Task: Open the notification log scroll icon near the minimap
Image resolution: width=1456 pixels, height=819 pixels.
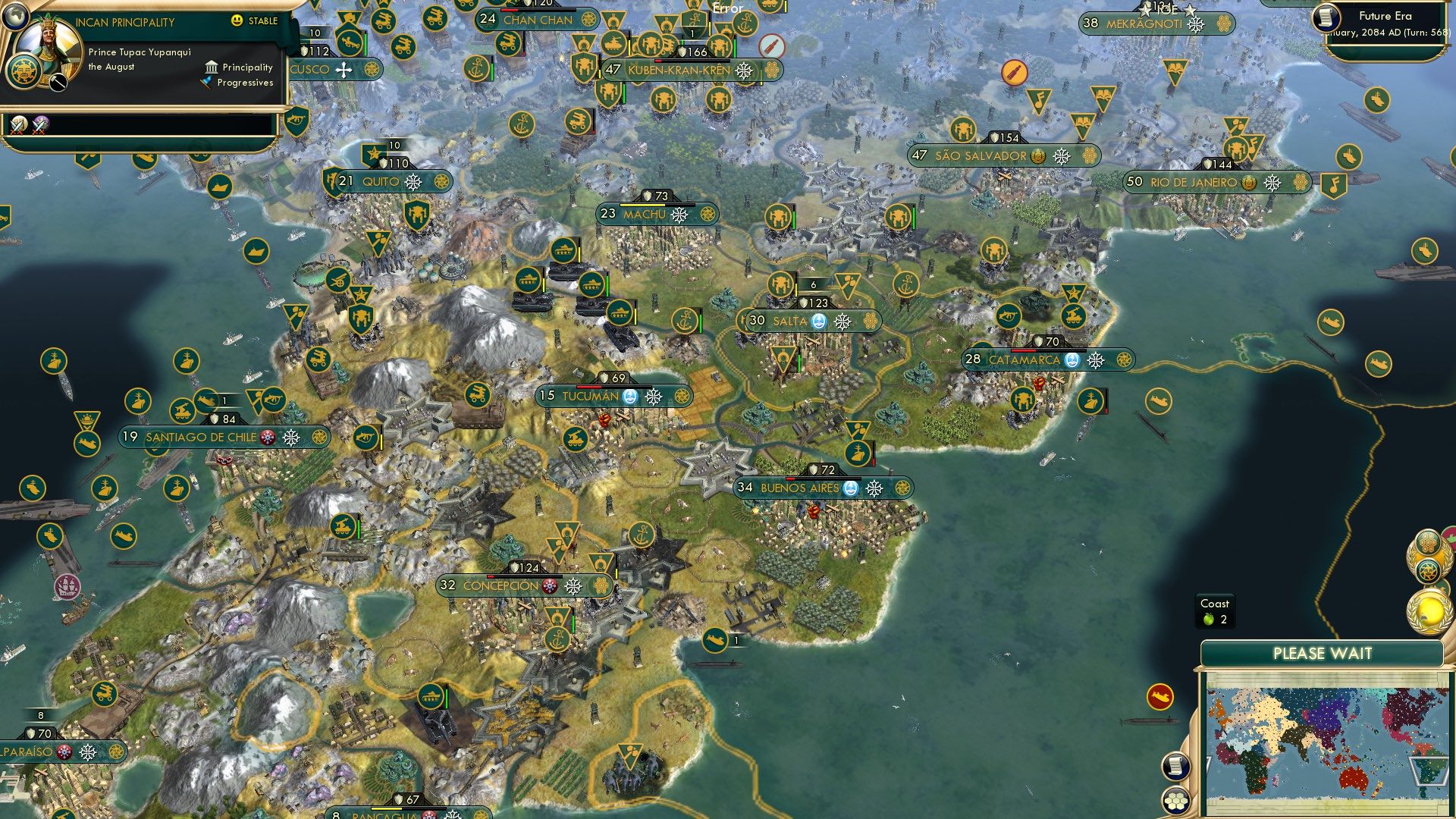Action: pyautogui.click(x=1176, y=767)
